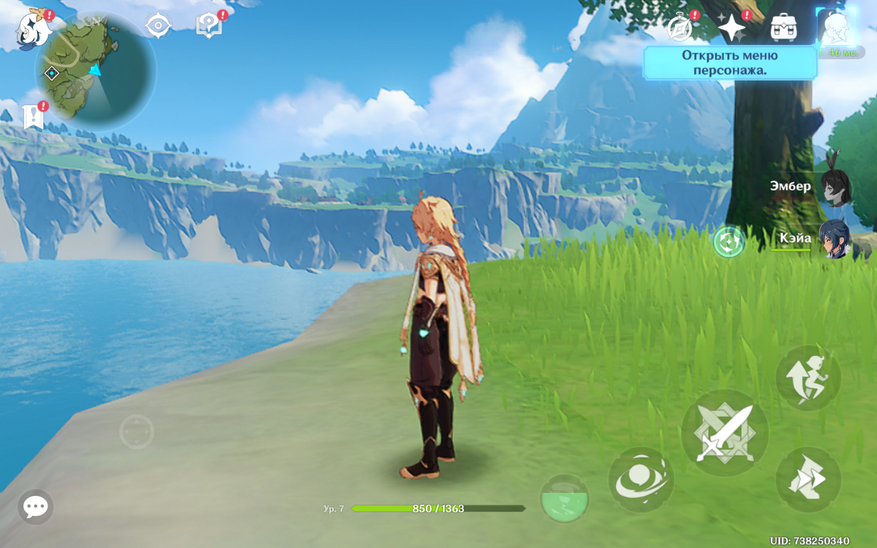Viewport: 877px width, 548px height.
Task: Sprint using the dash boot button
Action: [808, 479]
